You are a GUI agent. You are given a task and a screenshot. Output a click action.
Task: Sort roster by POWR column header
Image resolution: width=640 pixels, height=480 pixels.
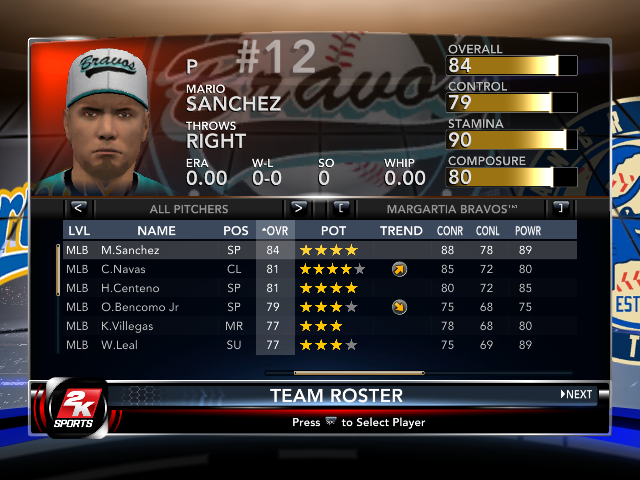(x=528, y=231)
